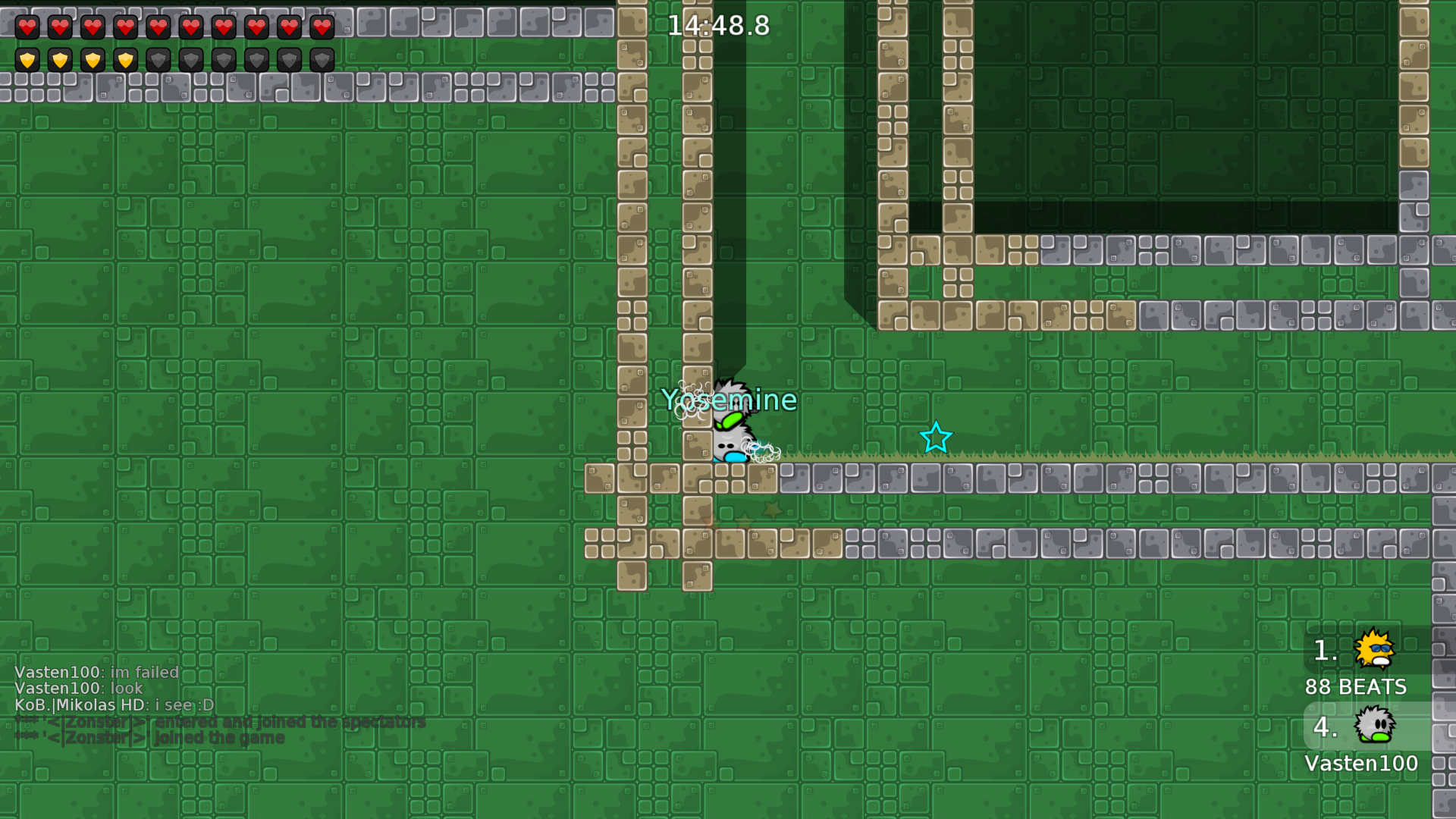The width and height of the screenshot is (1456, 819).
Task: Click the green health bar row
Action: [174, 27]
